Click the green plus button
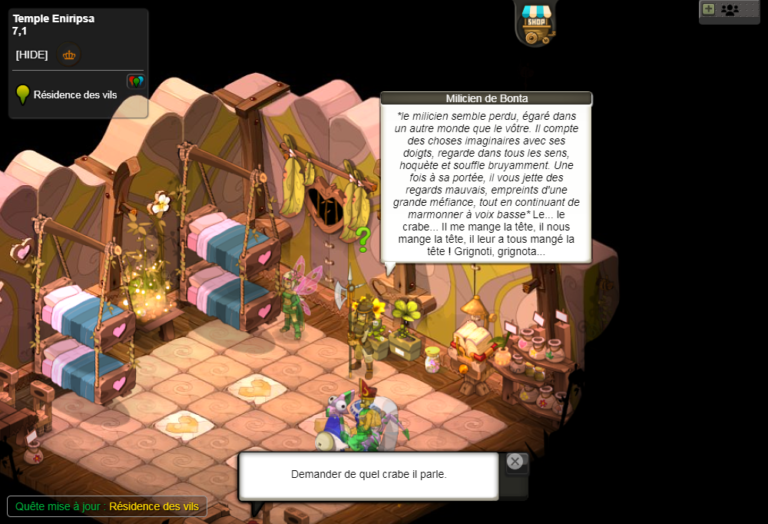 708,9
